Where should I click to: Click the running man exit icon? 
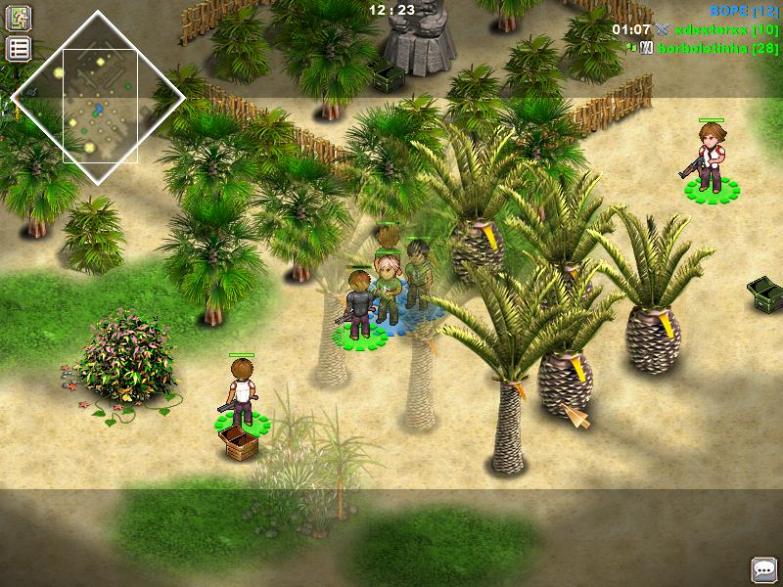[19, 17]
